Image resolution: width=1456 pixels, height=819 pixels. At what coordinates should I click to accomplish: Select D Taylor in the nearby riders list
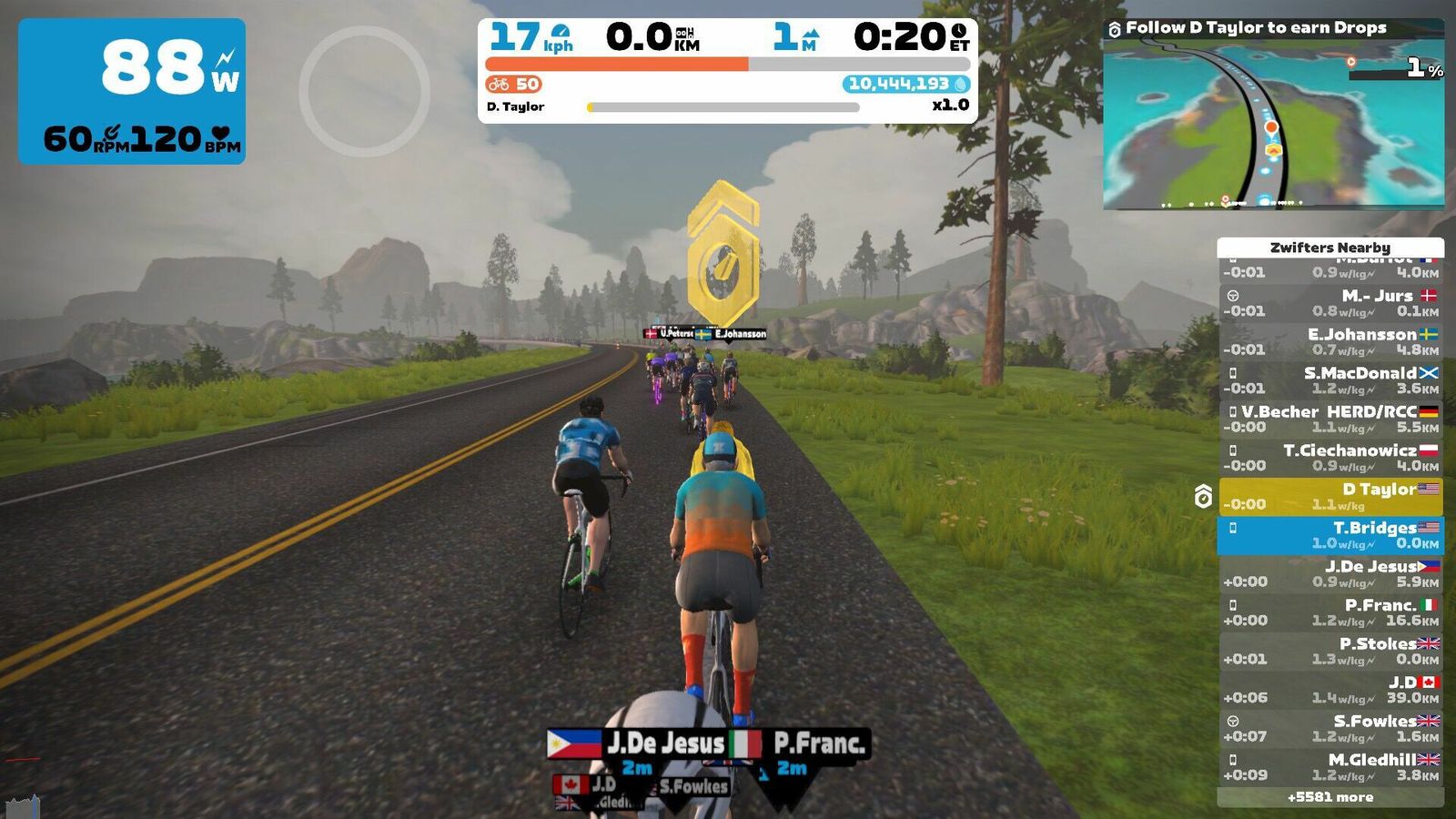tap(1330, 497)
